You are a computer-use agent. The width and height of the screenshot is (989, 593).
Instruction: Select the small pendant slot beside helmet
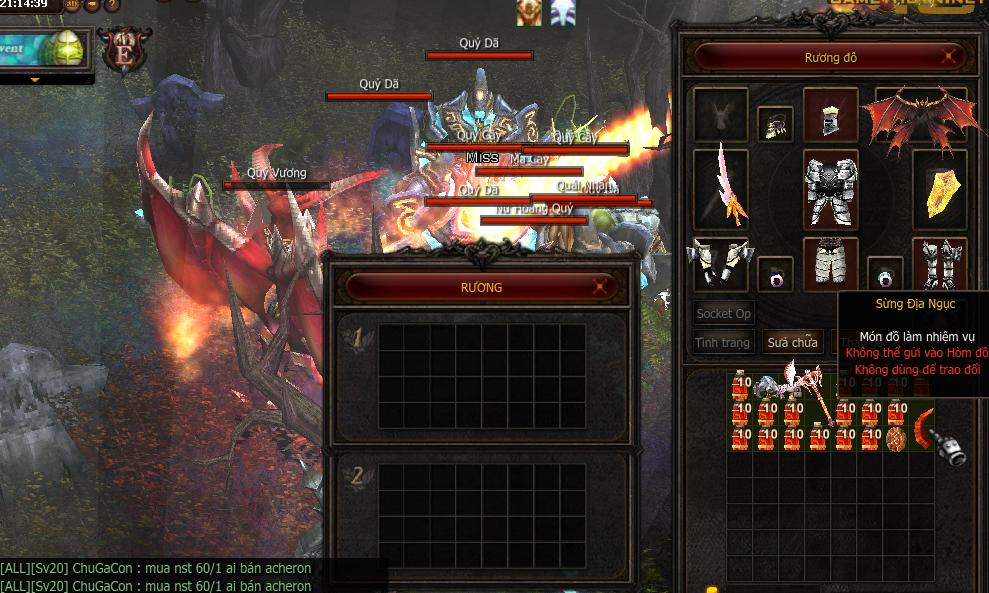pyautogui.click(x=773, y=125)
